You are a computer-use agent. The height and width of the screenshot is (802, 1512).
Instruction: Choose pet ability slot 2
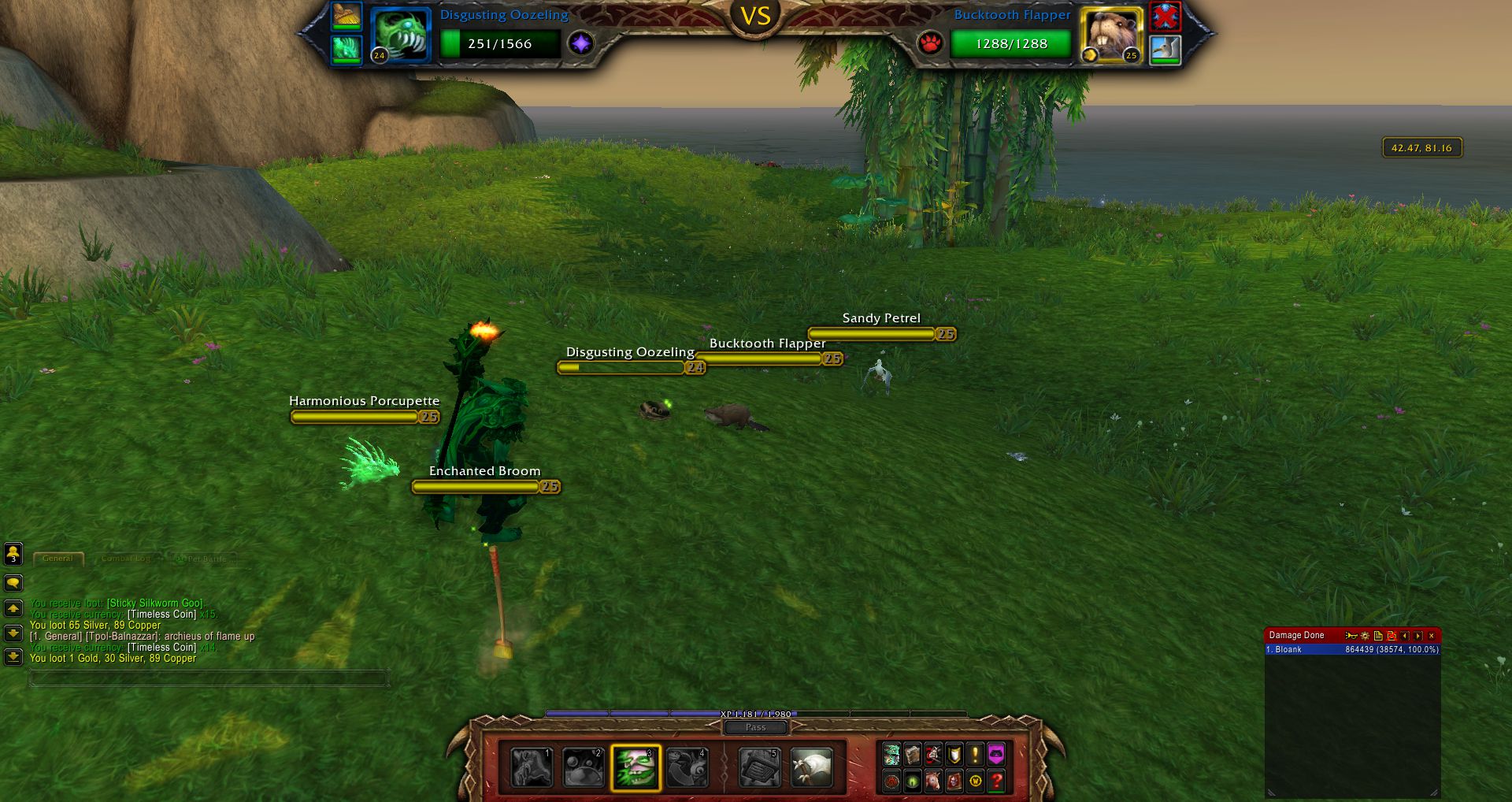coord(584,768)
